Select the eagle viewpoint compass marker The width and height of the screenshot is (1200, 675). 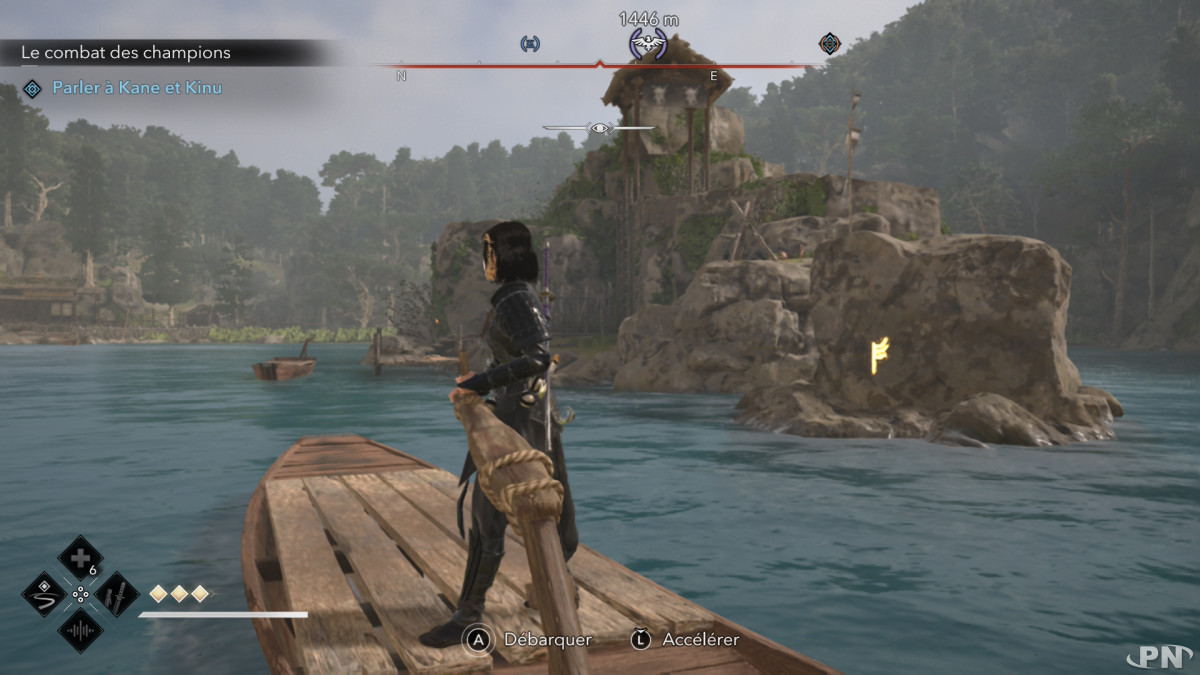(x=648, y=44)
